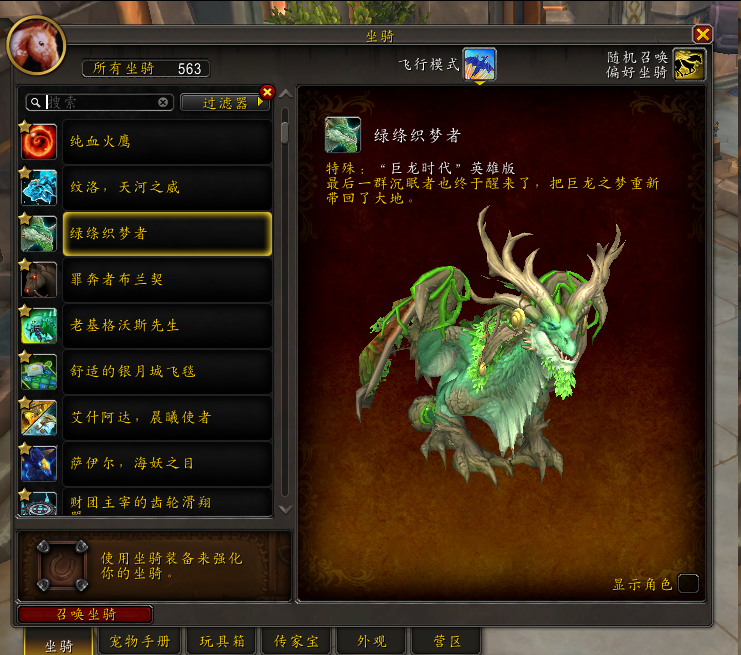Click the 召唤坐骑 summon button
The image size is (741, 655).
85,614
